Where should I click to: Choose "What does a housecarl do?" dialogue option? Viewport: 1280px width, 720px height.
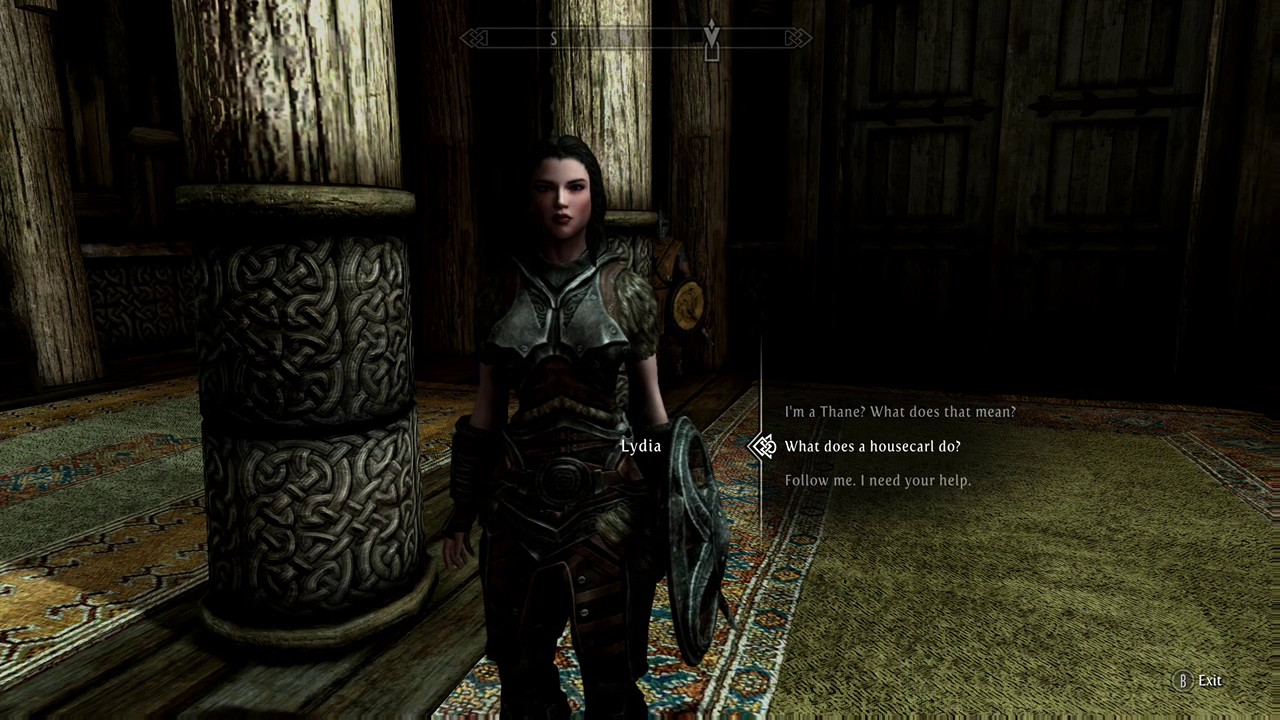click(x=872, y=446)
